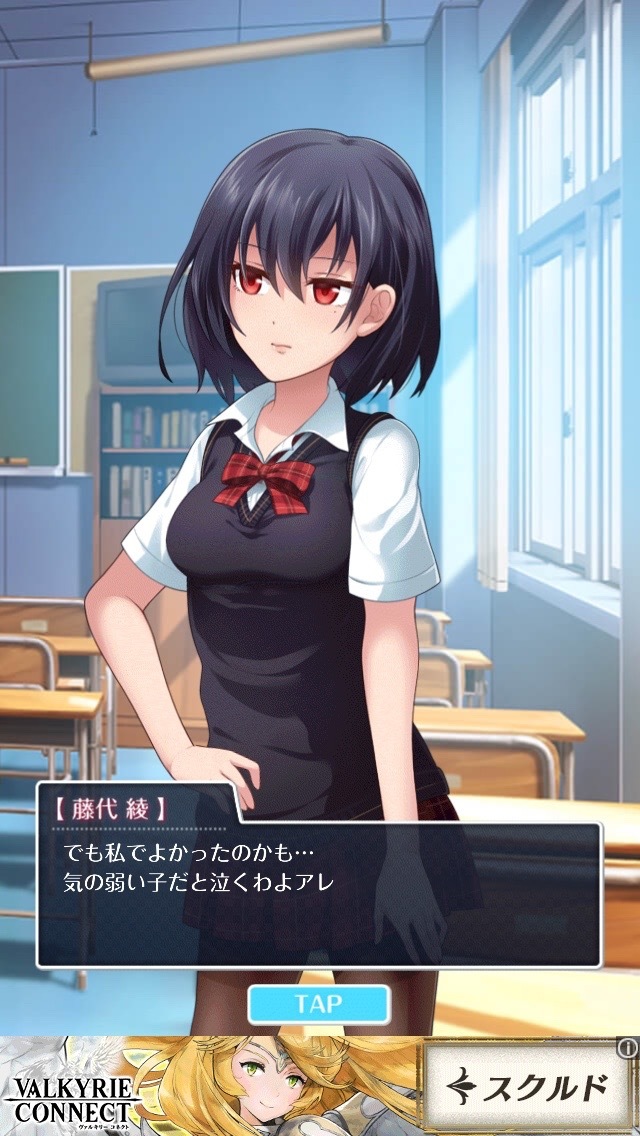Tap the TAP button to continue
Screen dimensions: 640x1136
[318, 1003]
